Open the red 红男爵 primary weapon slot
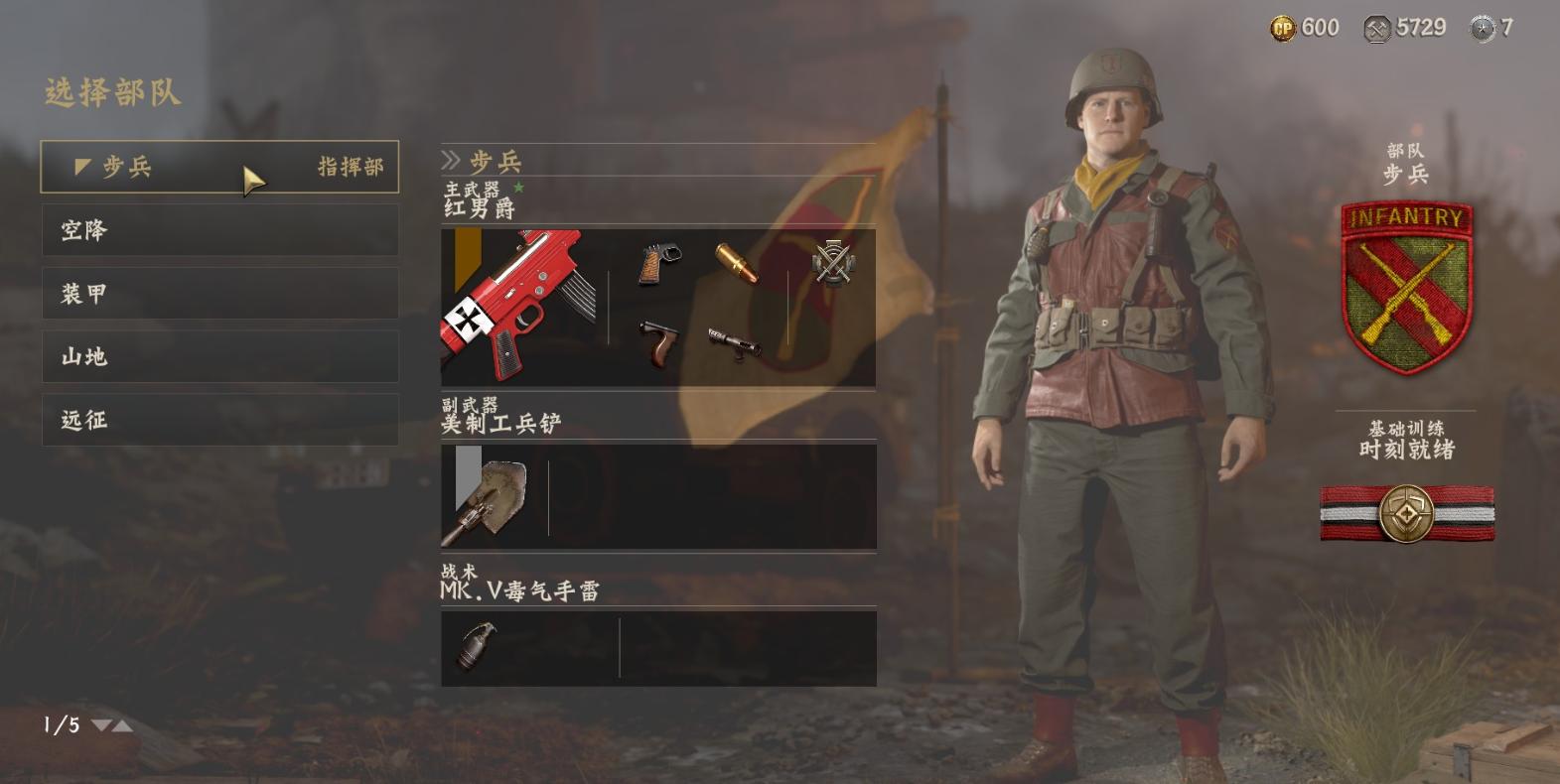 click(518, 307)
